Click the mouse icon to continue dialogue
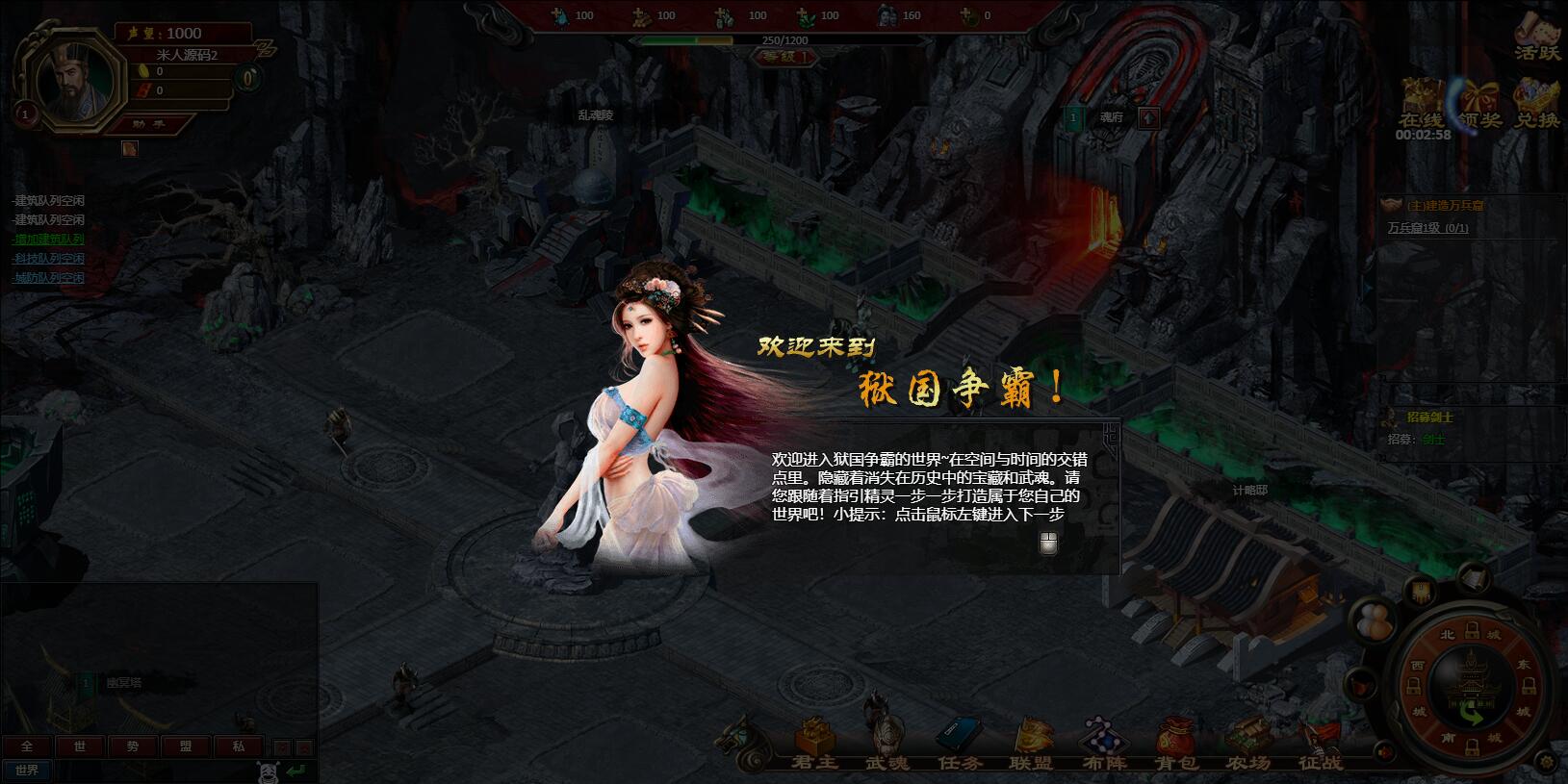The height and width of the screenshot is (784, 1568). pos(1048,544)
